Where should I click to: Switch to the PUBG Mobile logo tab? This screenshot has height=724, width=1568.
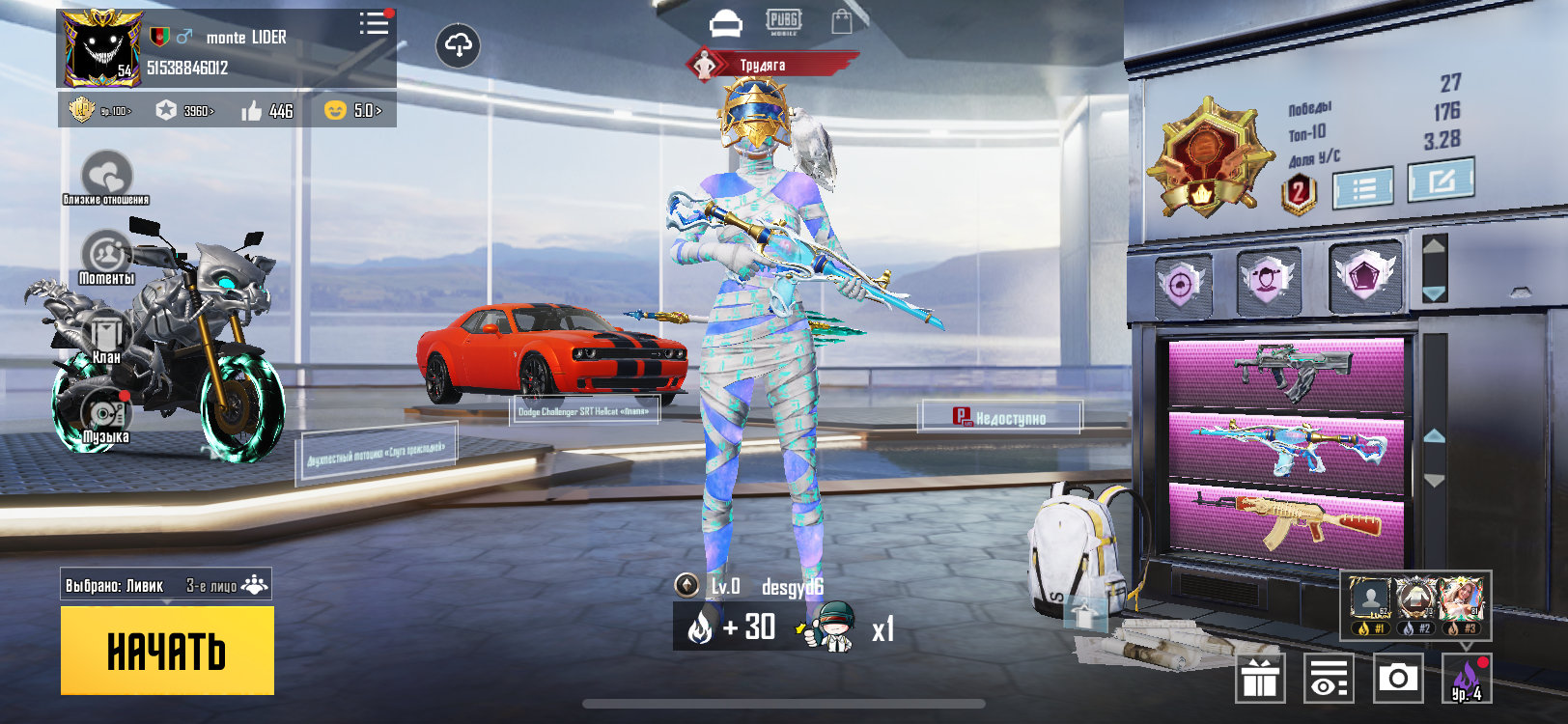pos(783,21)
